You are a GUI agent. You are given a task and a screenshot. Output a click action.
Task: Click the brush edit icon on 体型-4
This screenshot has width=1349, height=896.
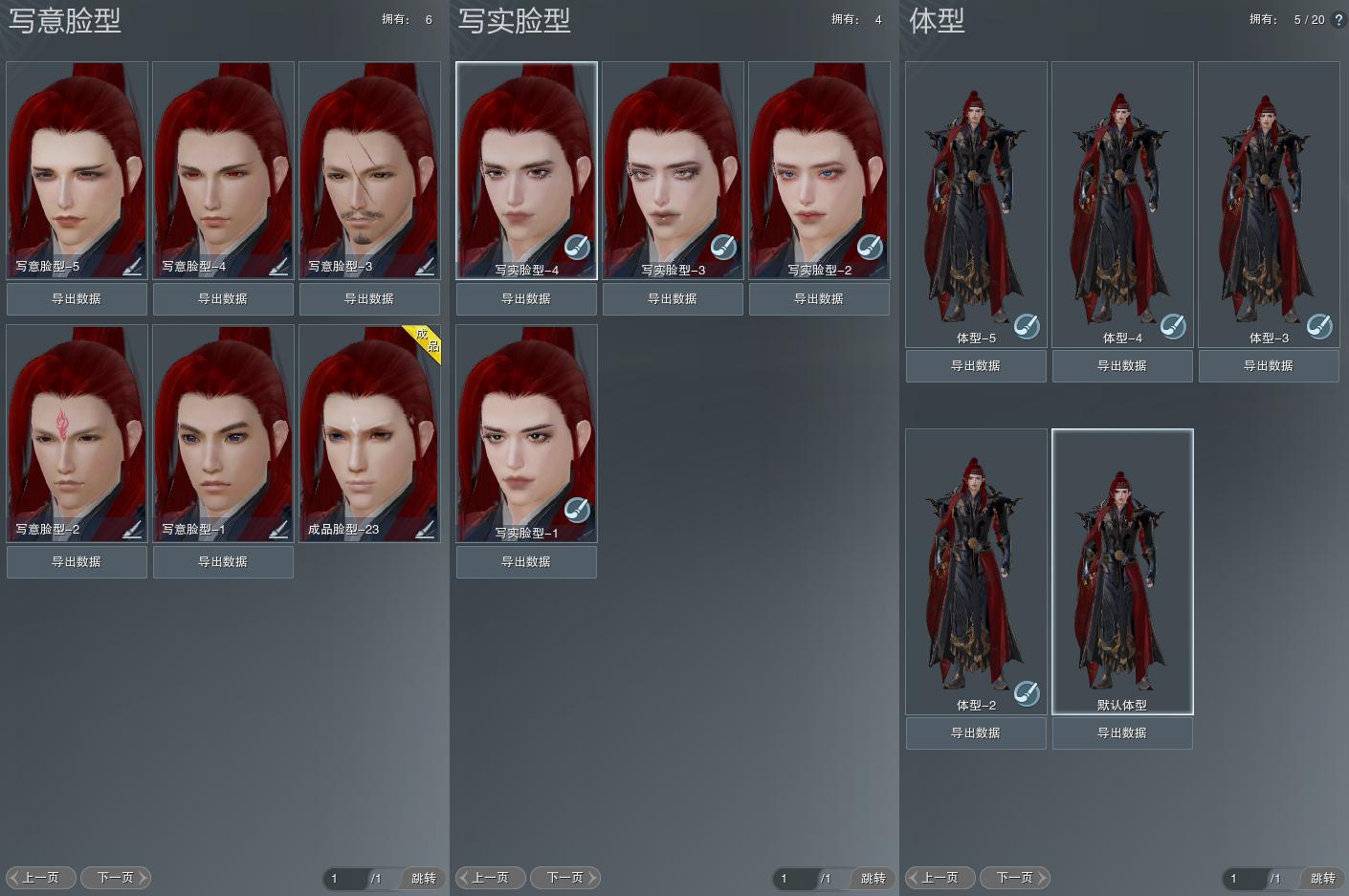coord(1173,327)
